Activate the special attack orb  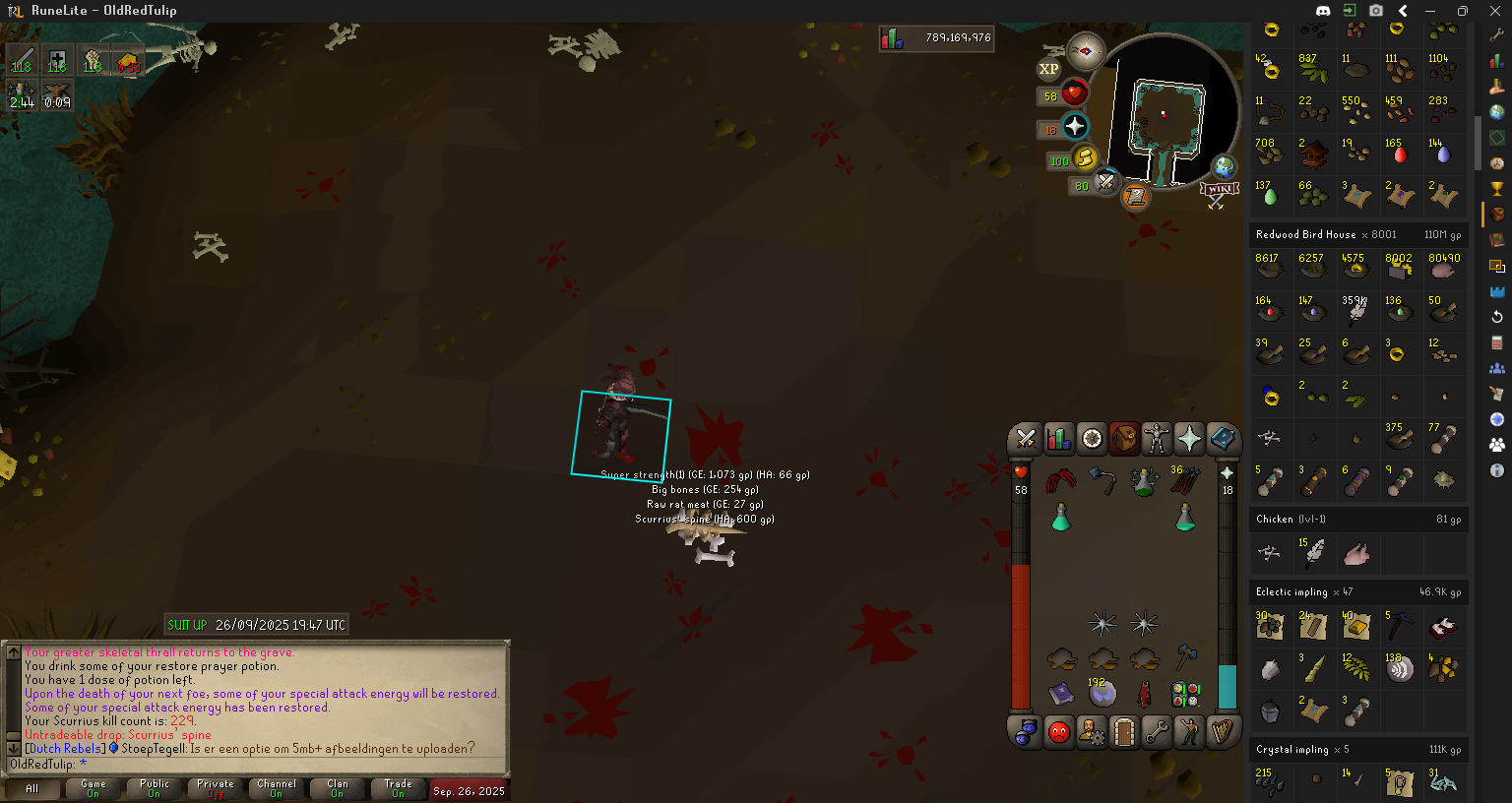click(x=1106, y=182)
